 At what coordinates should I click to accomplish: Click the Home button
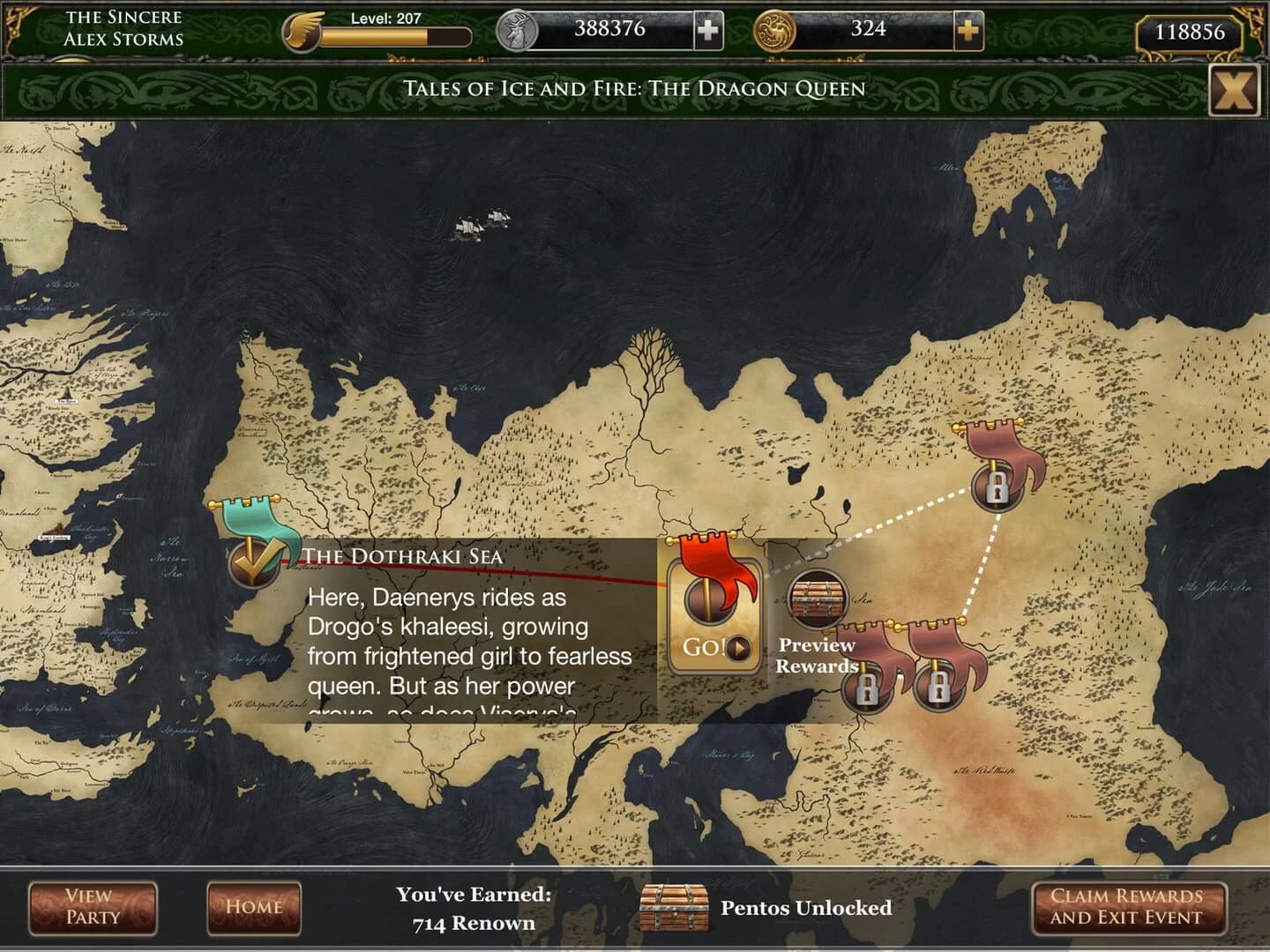253,907
